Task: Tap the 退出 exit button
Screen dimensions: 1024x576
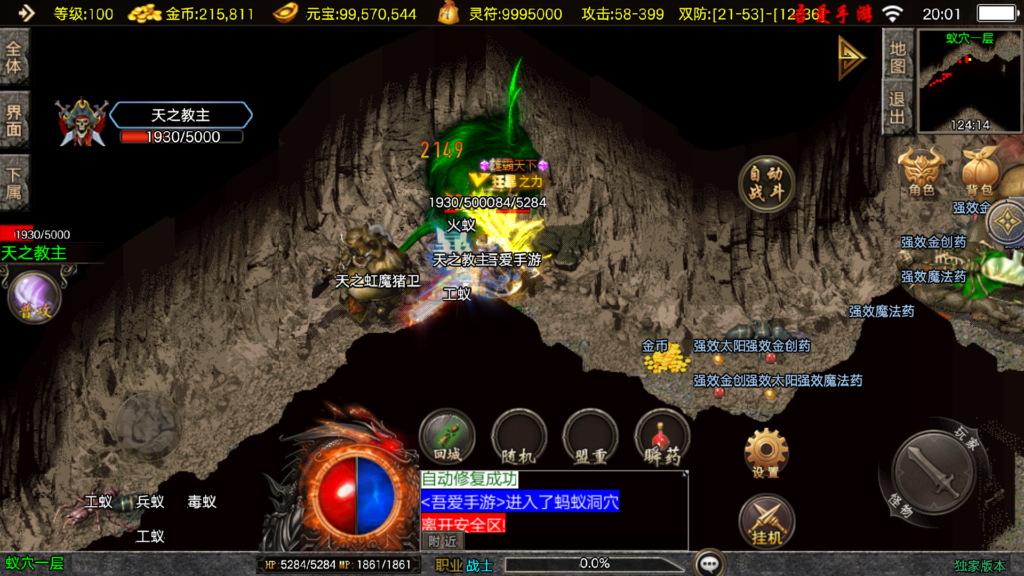Action: 897,108
